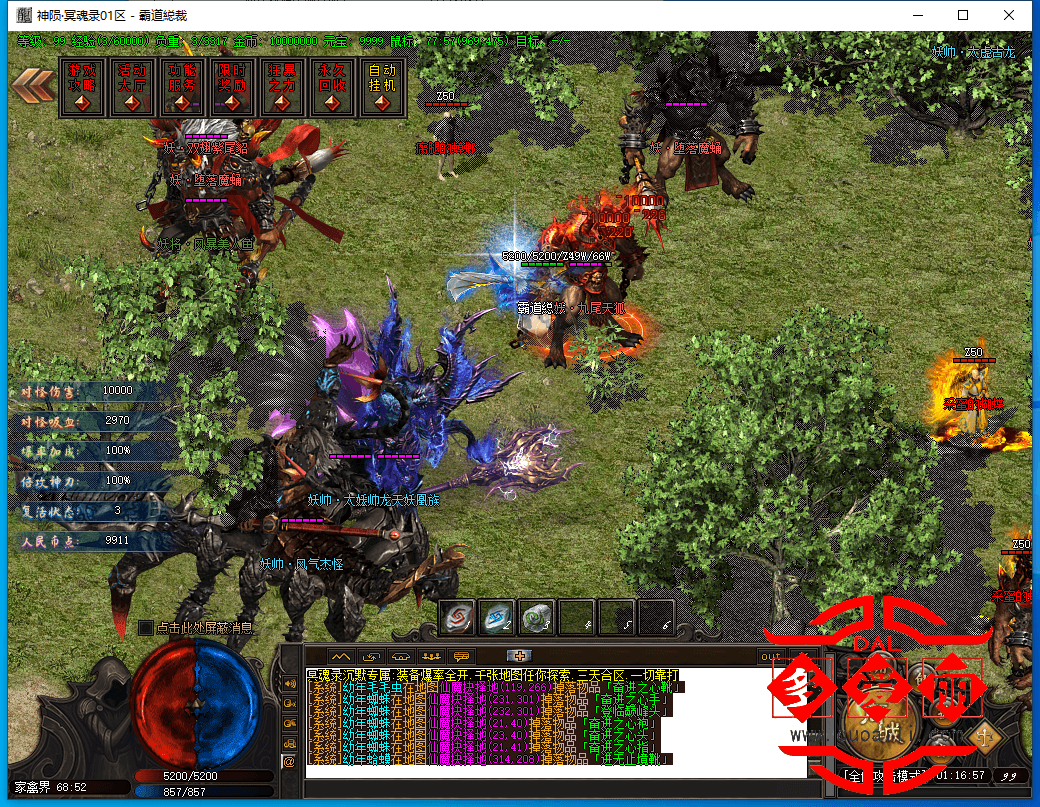Select the three-person group chat icon
This screenshot has width=1040, height=807.
coord(431,656)
